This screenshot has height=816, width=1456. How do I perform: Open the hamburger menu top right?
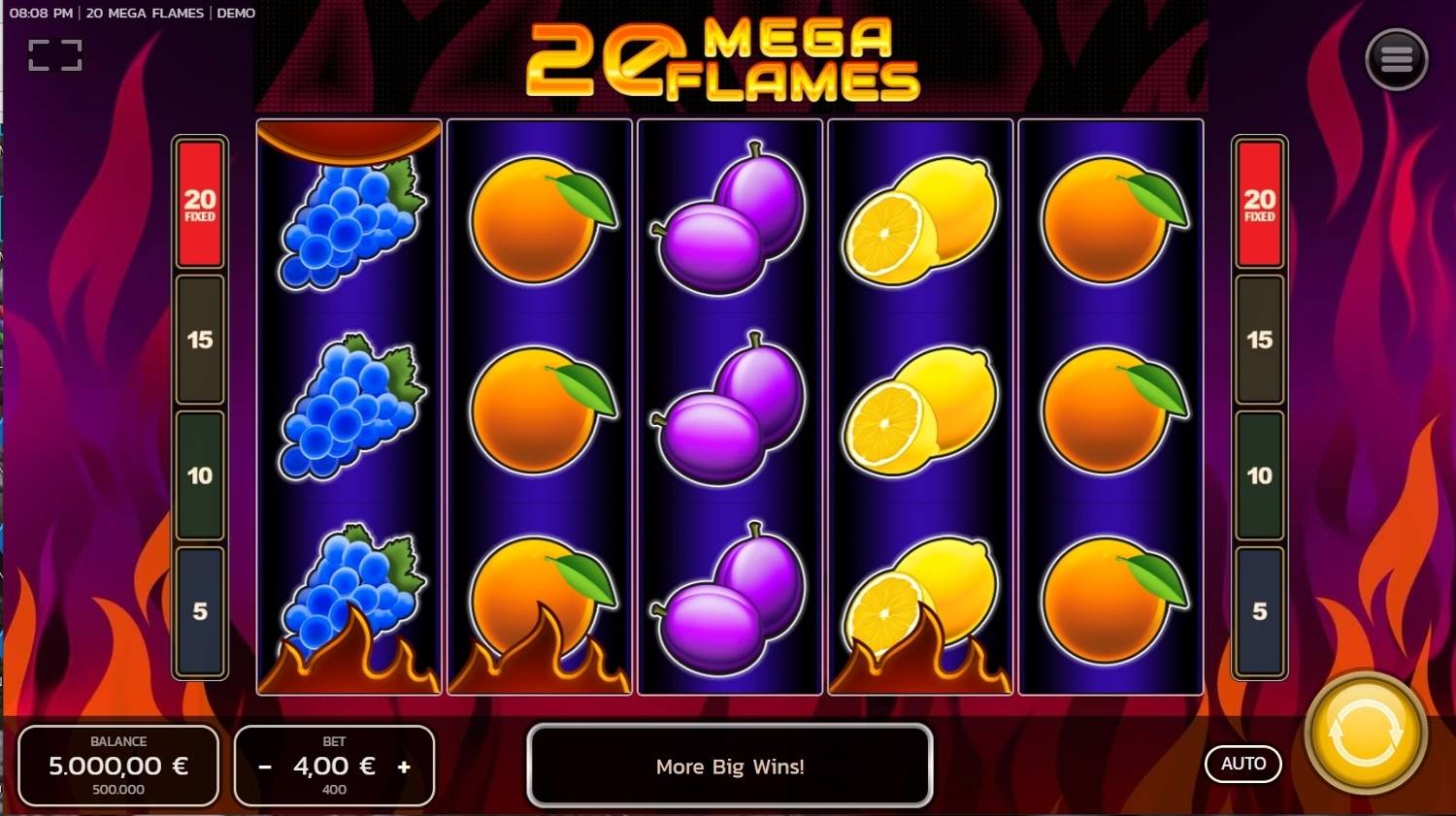click(x=1396, y=59)
